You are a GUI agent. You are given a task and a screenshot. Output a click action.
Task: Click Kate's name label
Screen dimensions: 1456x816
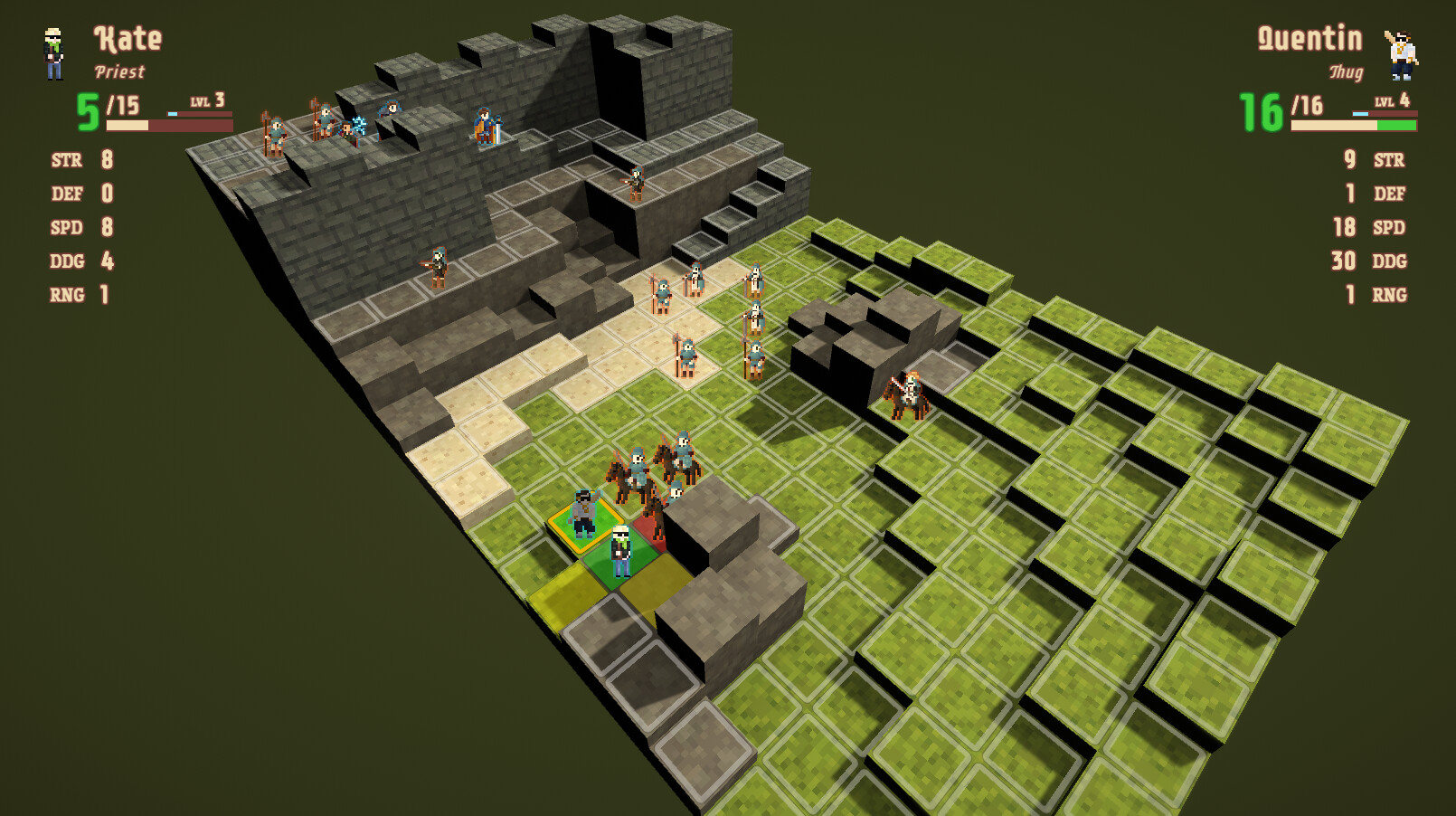pyautogui.click(x=127, y=38)
